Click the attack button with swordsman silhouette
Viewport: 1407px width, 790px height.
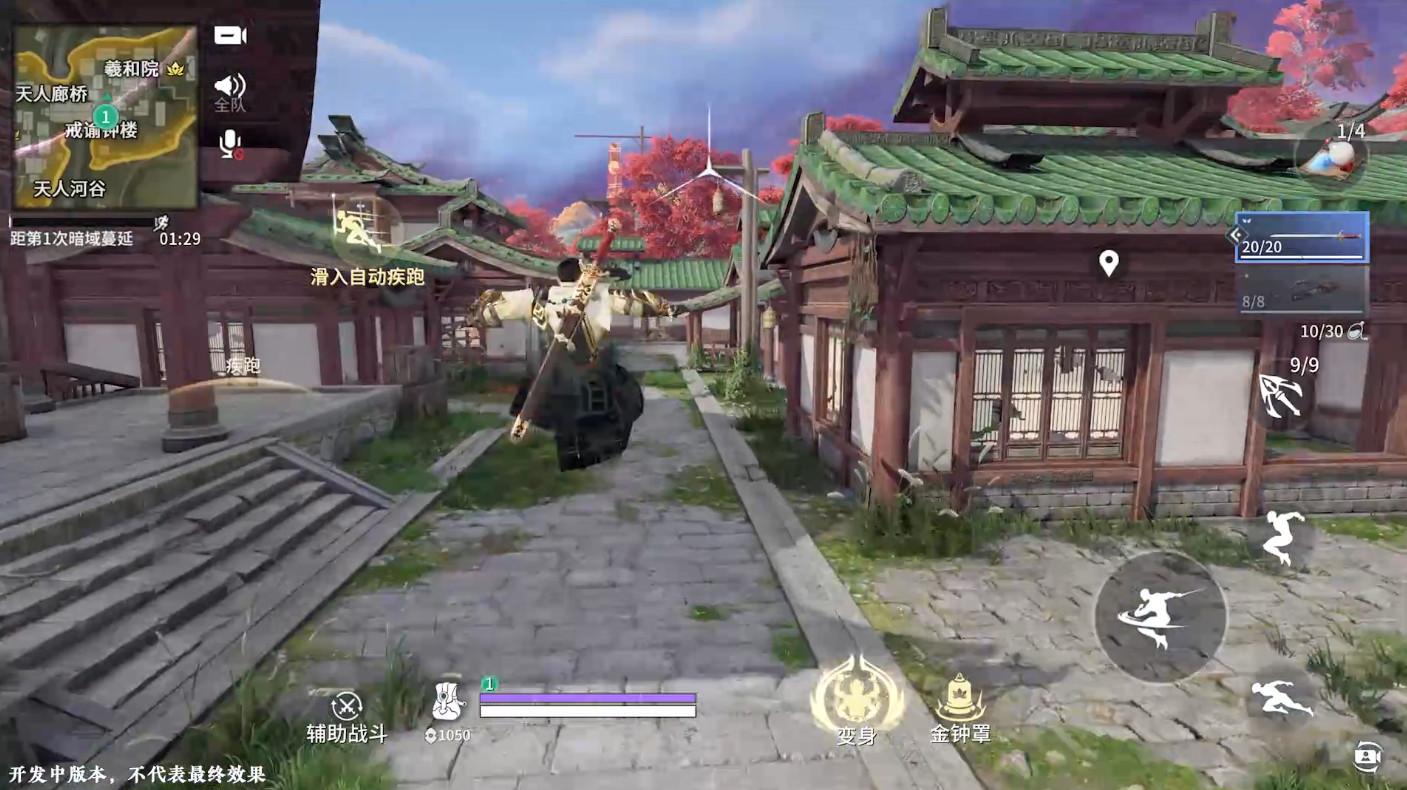1163,618
